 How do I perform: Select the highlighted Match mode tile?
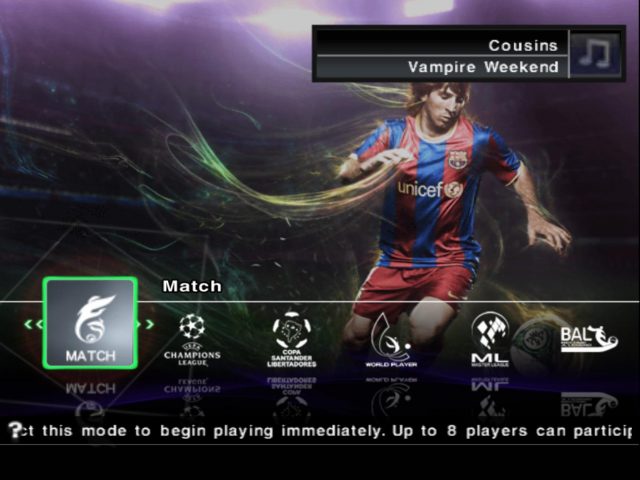90,323
